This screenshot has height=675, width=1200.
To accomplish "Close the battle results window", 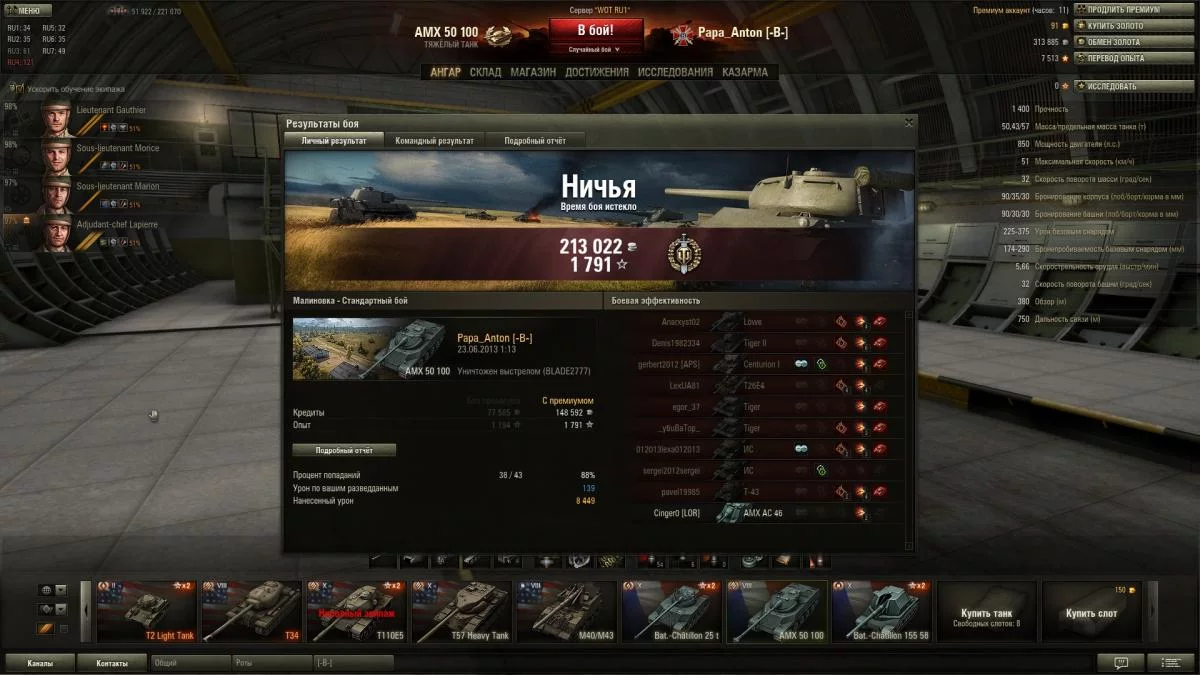I will pyautogui.click(x=909, y=122).
